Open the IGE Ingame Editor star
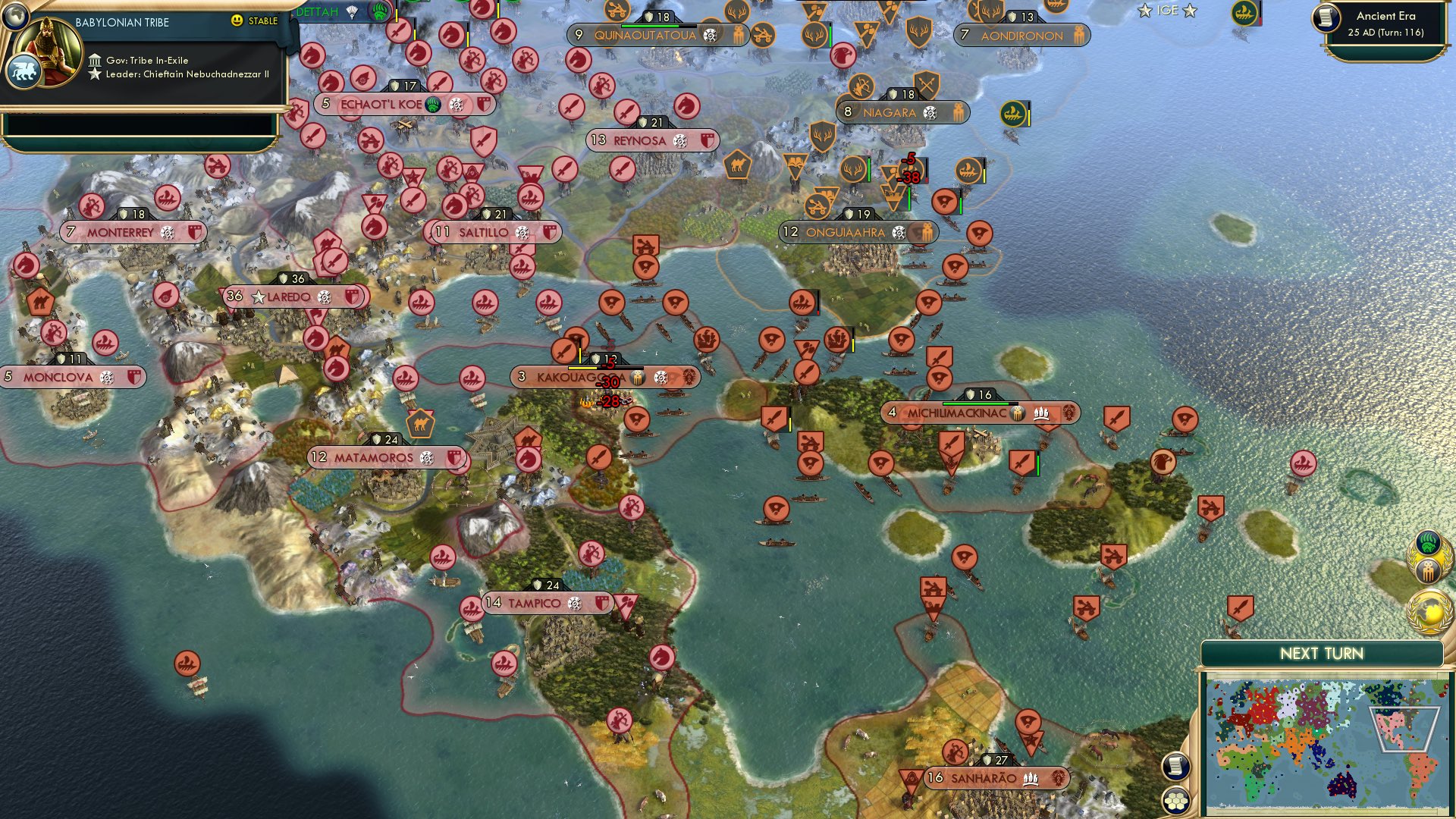 tap(1145, 11)
